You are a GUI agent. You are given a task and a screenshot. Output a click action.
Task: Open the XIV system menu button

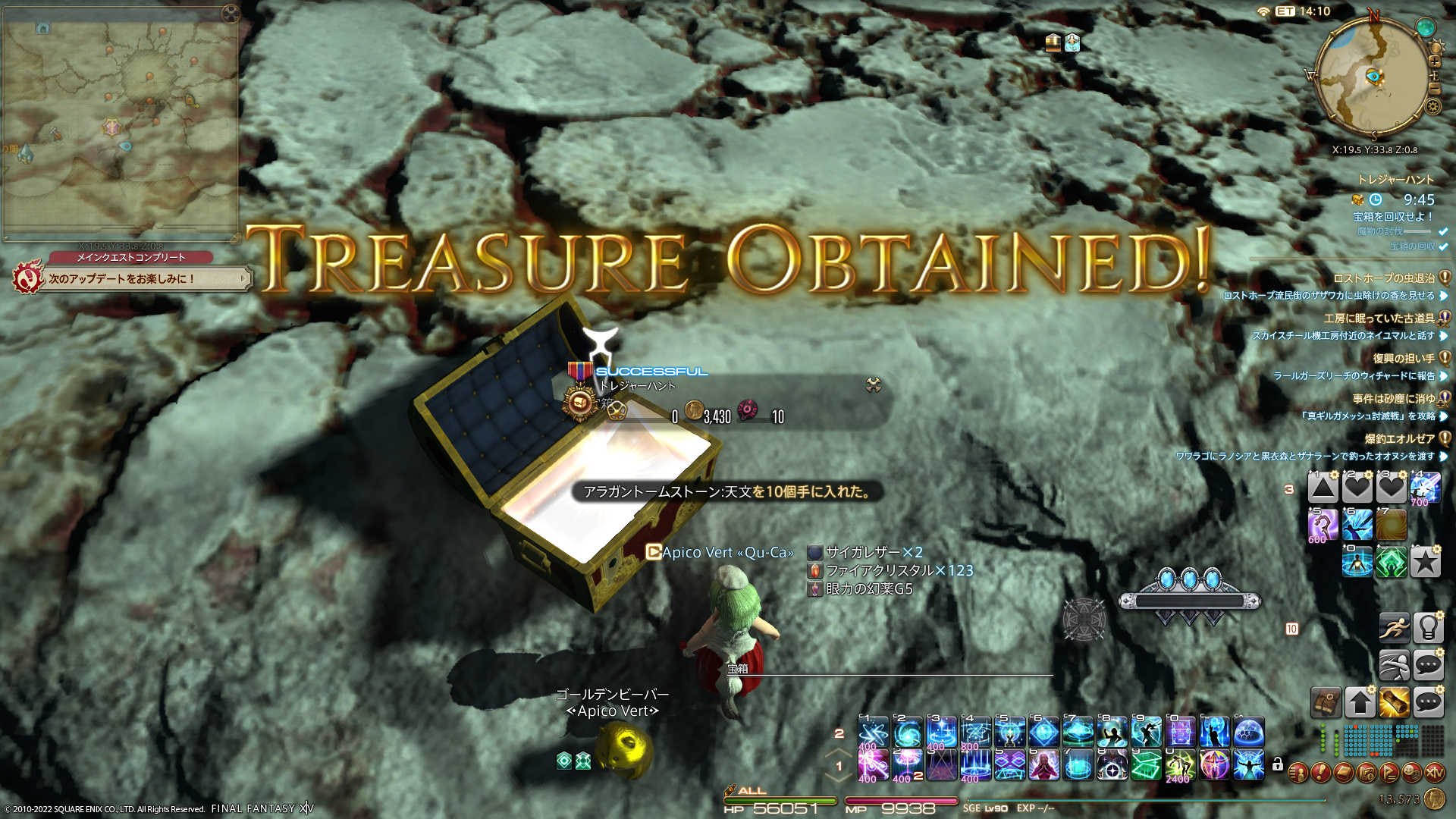[1434, 773]
